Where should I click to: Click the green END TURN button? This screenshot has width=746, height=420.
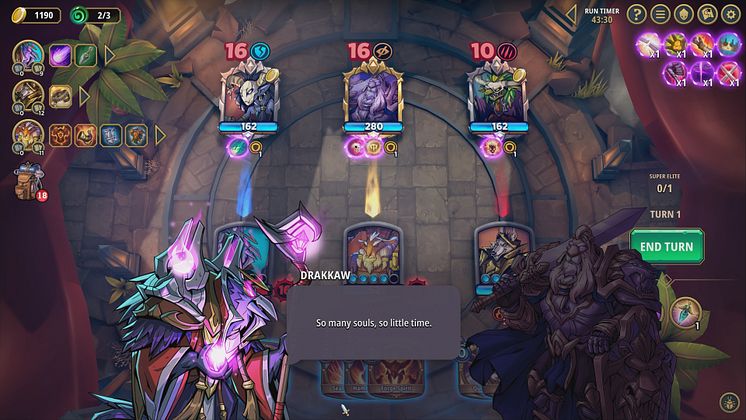point(666,246)
